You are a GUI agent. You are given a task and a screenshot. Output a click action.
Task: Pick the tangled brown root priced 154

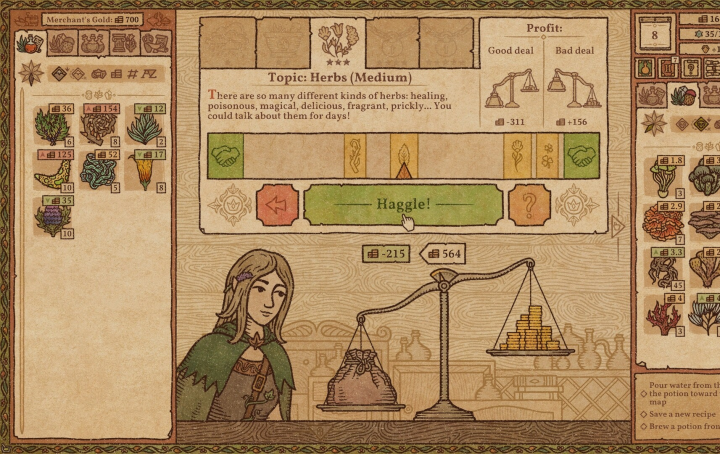98,127
